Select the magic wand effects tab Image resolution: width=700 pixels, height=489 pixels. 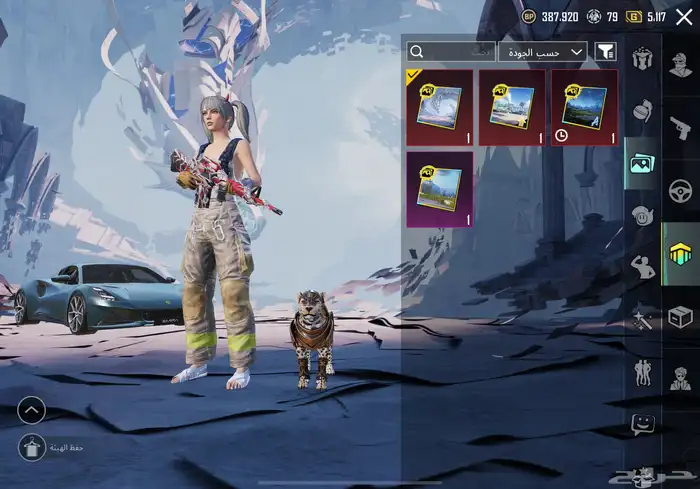(641, 320)
